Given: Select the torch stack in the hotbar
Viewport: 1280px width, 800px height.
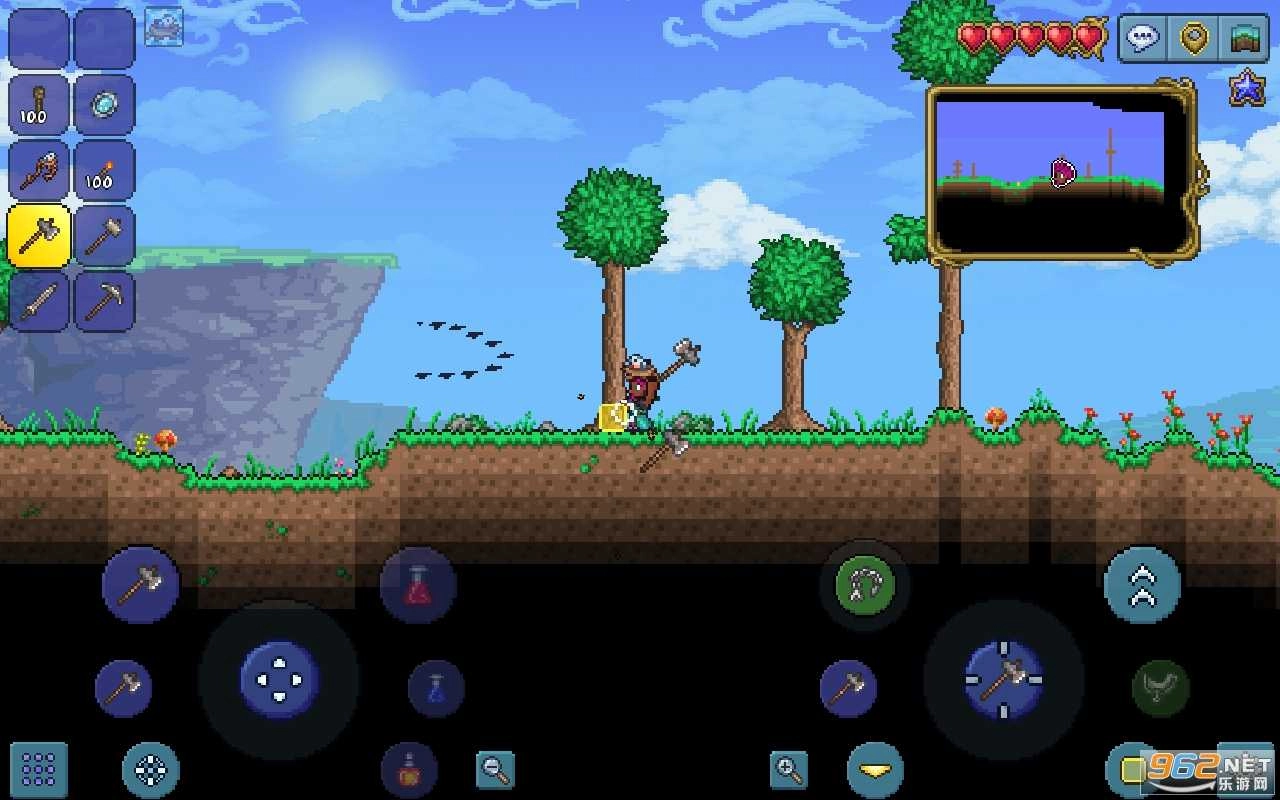Looking at the screenshot, I should point(105,170).
